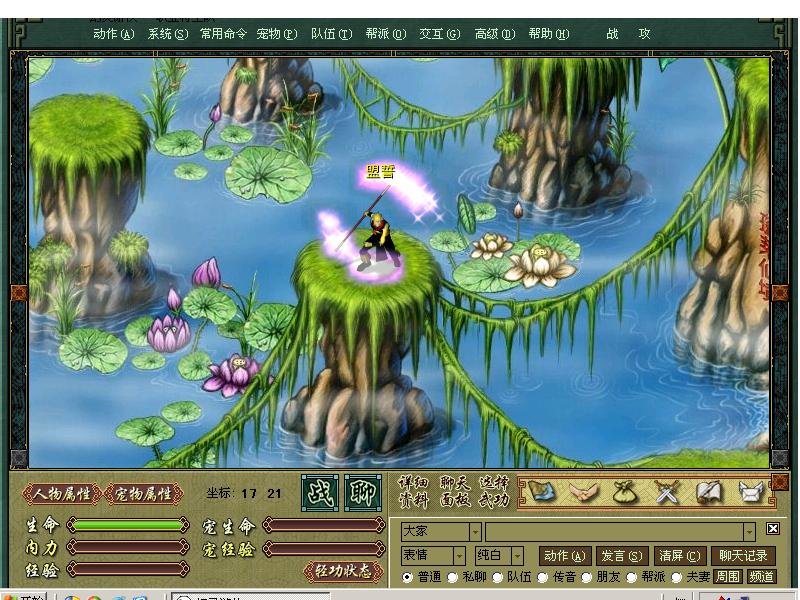800x600 pixels.
Task: Open the 宠物 (Pet) menu
Action: 276,33
